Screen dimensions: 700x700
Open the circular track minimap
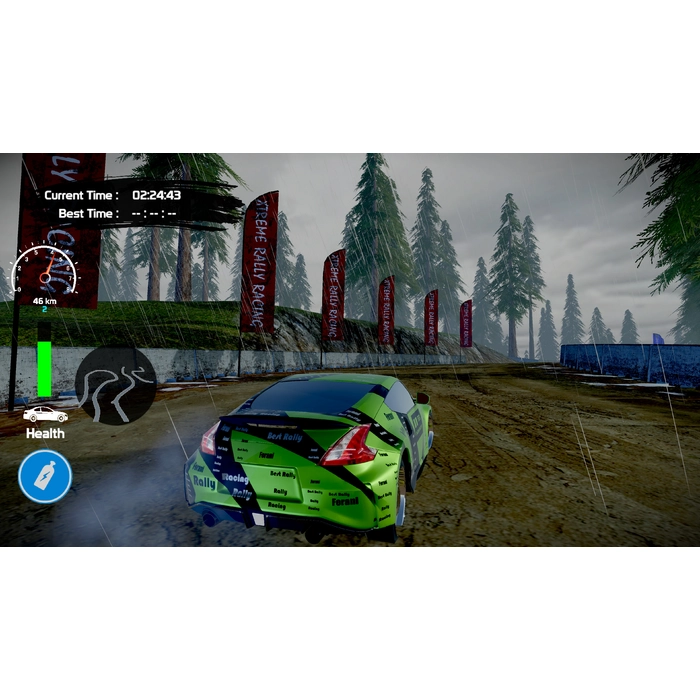click(x=116, y=386)
